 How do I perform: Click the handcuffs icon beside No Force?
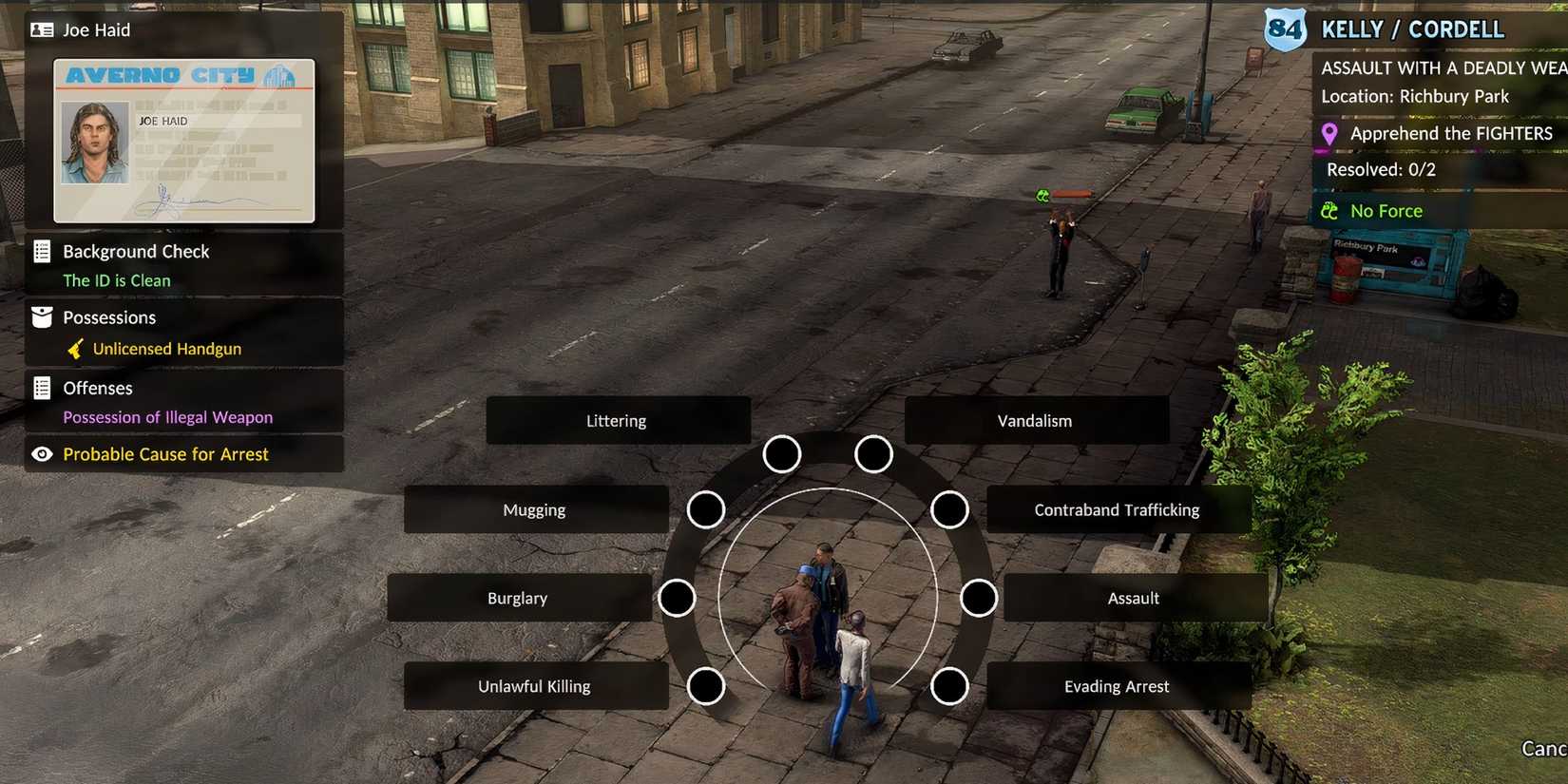[1329, 210]
